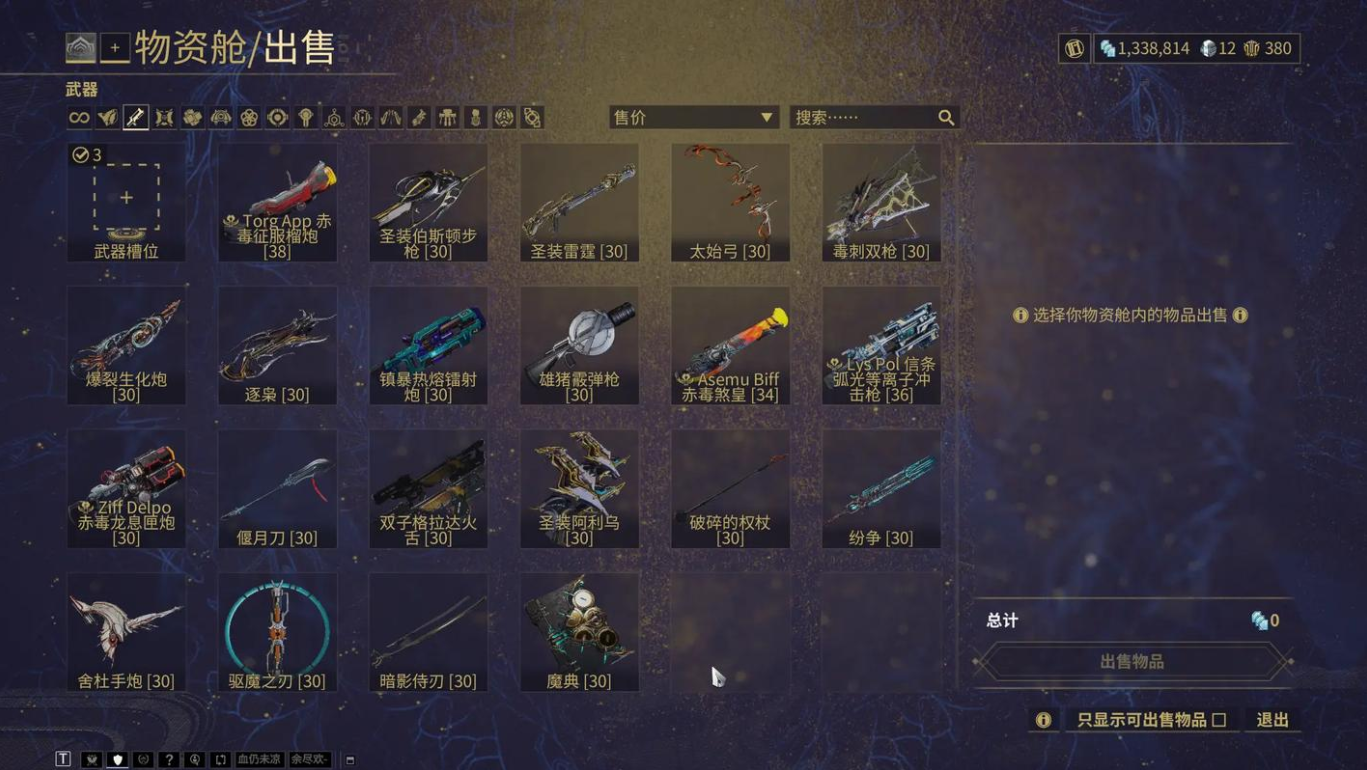Screen dimensions: 1367x770
Task: Select the infinity filter to show all weapons
Action: [80, 117]
